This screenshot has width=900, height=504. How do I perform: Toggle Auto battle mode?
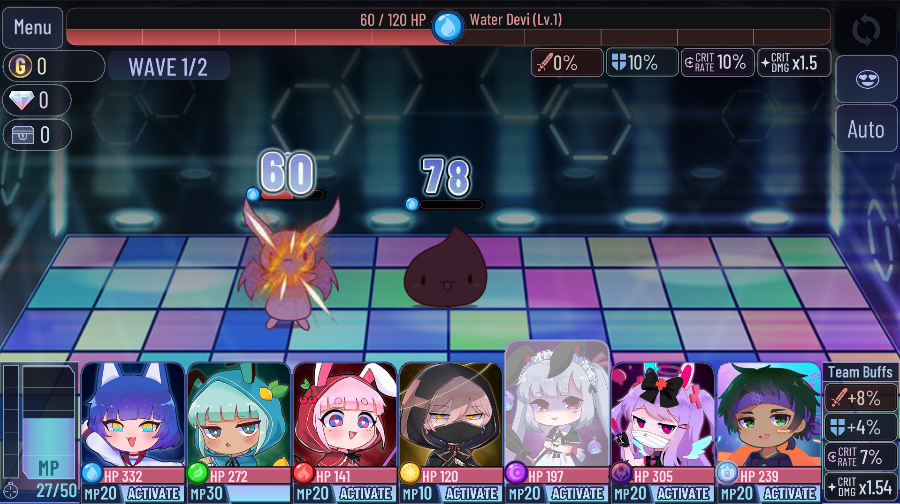point(865,129)
